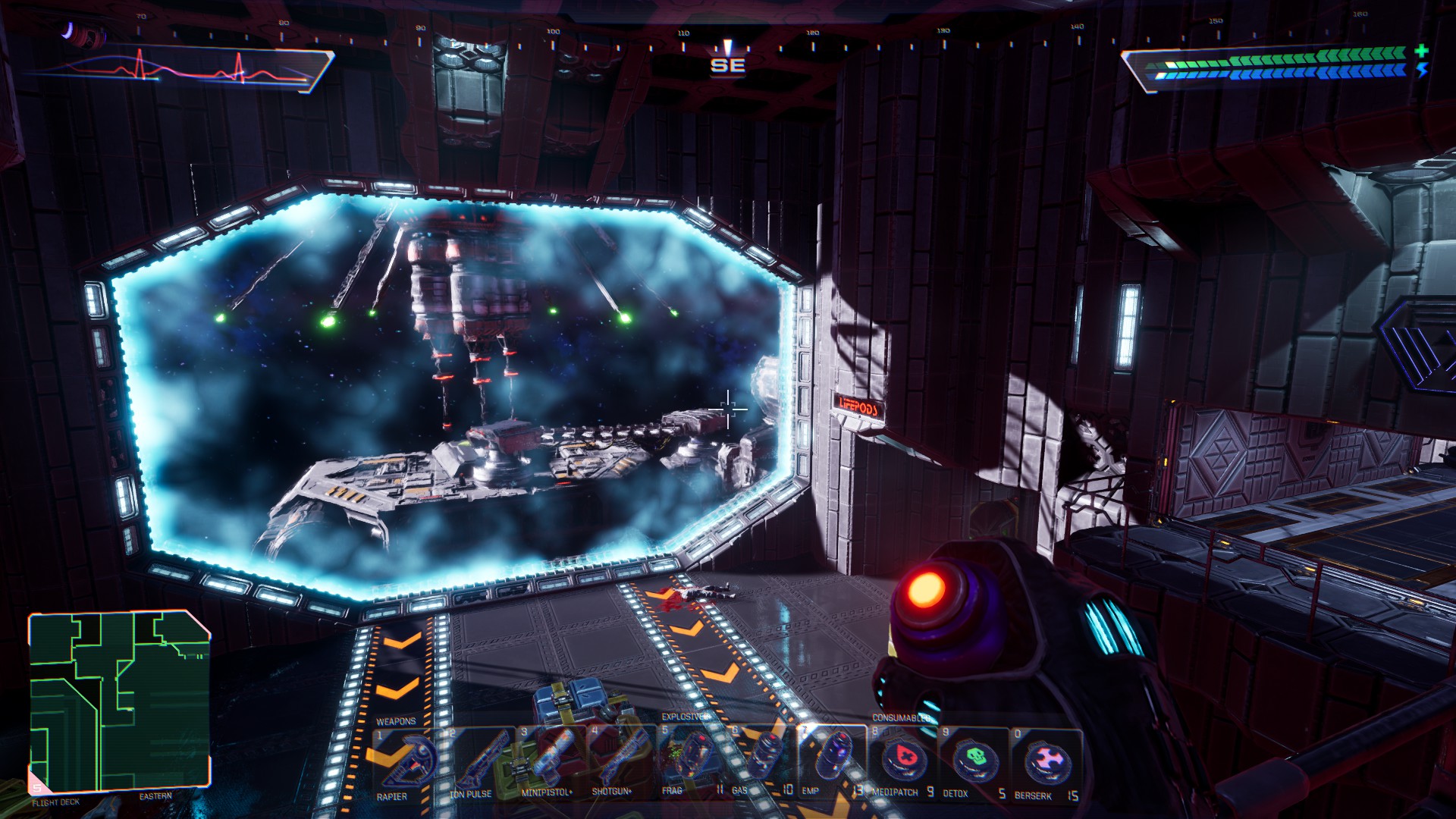Select the Rapier weapon slot
Screen dimensions: 1456x819
coord(408,761)
